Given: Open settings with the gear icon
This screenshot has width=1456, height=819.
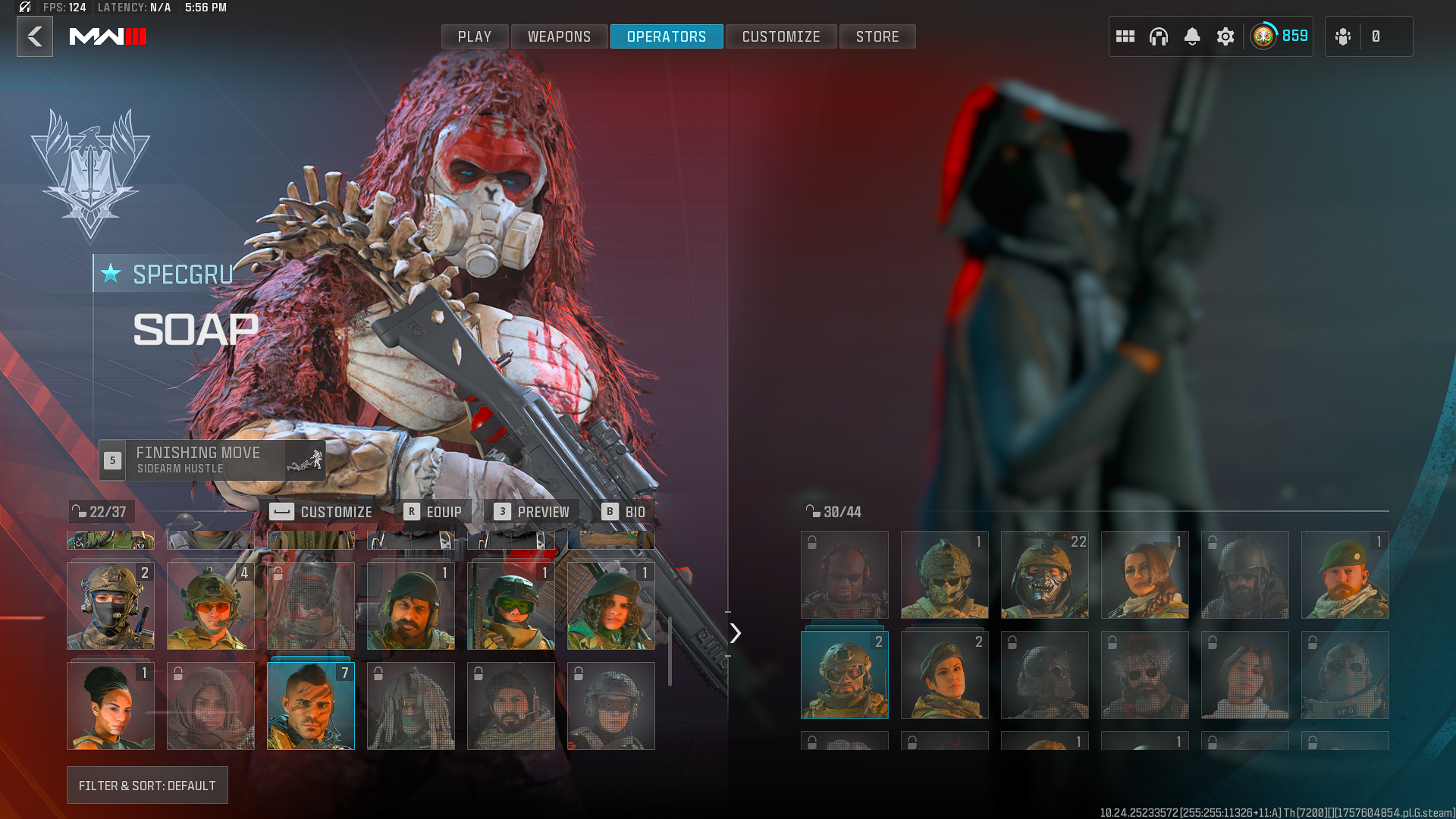Looking at the screenshot, I should 1225,36.
